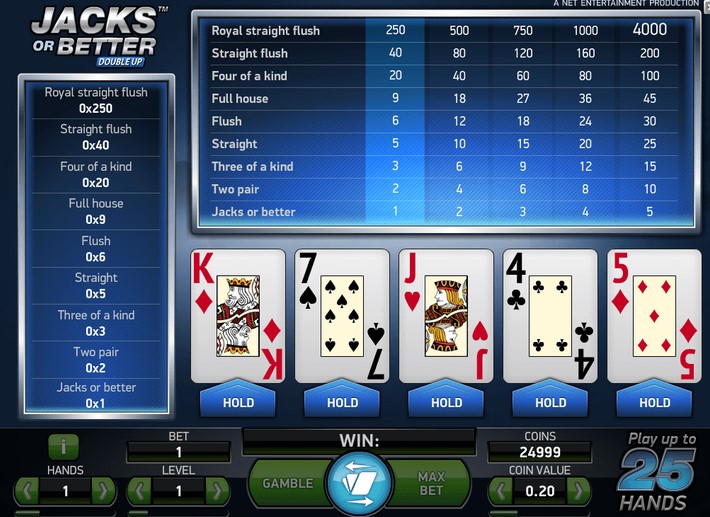710x517 pixels.
Task: Click the round blue deal button
Action: click(358, 483)
